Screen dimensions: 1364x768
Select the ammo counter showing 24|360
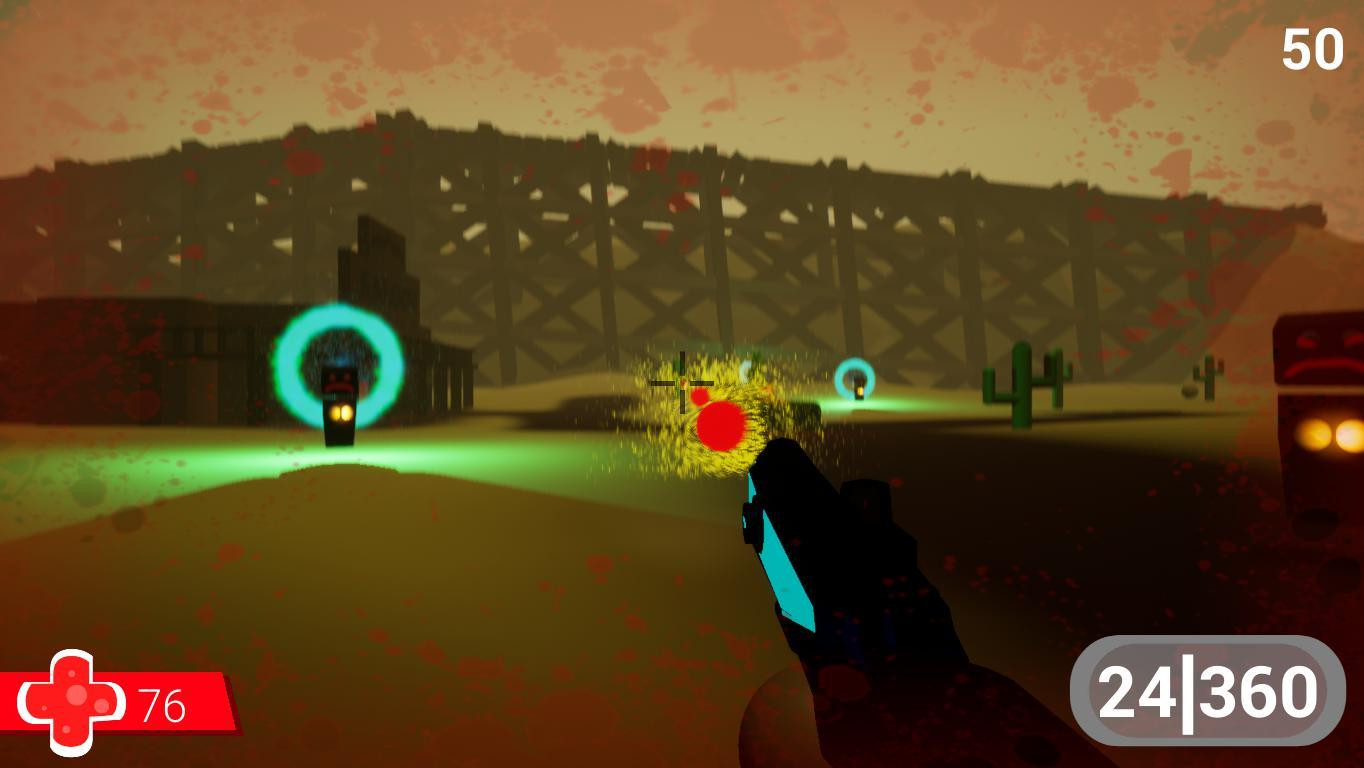pyautogui.click(x=1208, y=690)
